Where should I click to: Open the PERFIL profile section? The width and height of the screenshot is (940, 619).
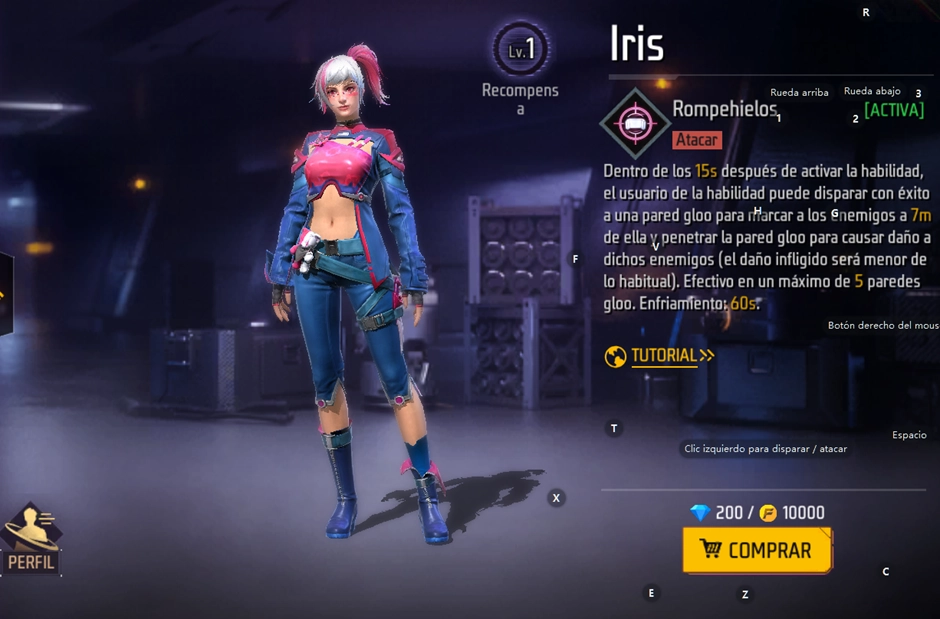(x=32, y=541)
